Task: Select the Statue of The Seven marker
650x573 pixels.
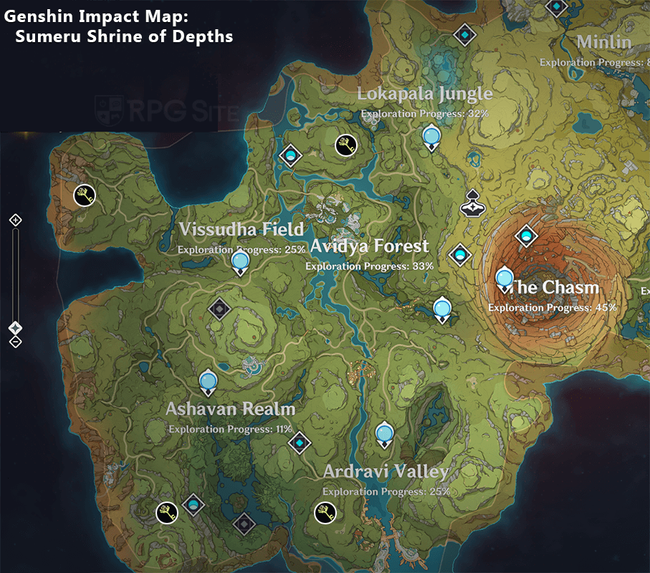Action: 473,203
